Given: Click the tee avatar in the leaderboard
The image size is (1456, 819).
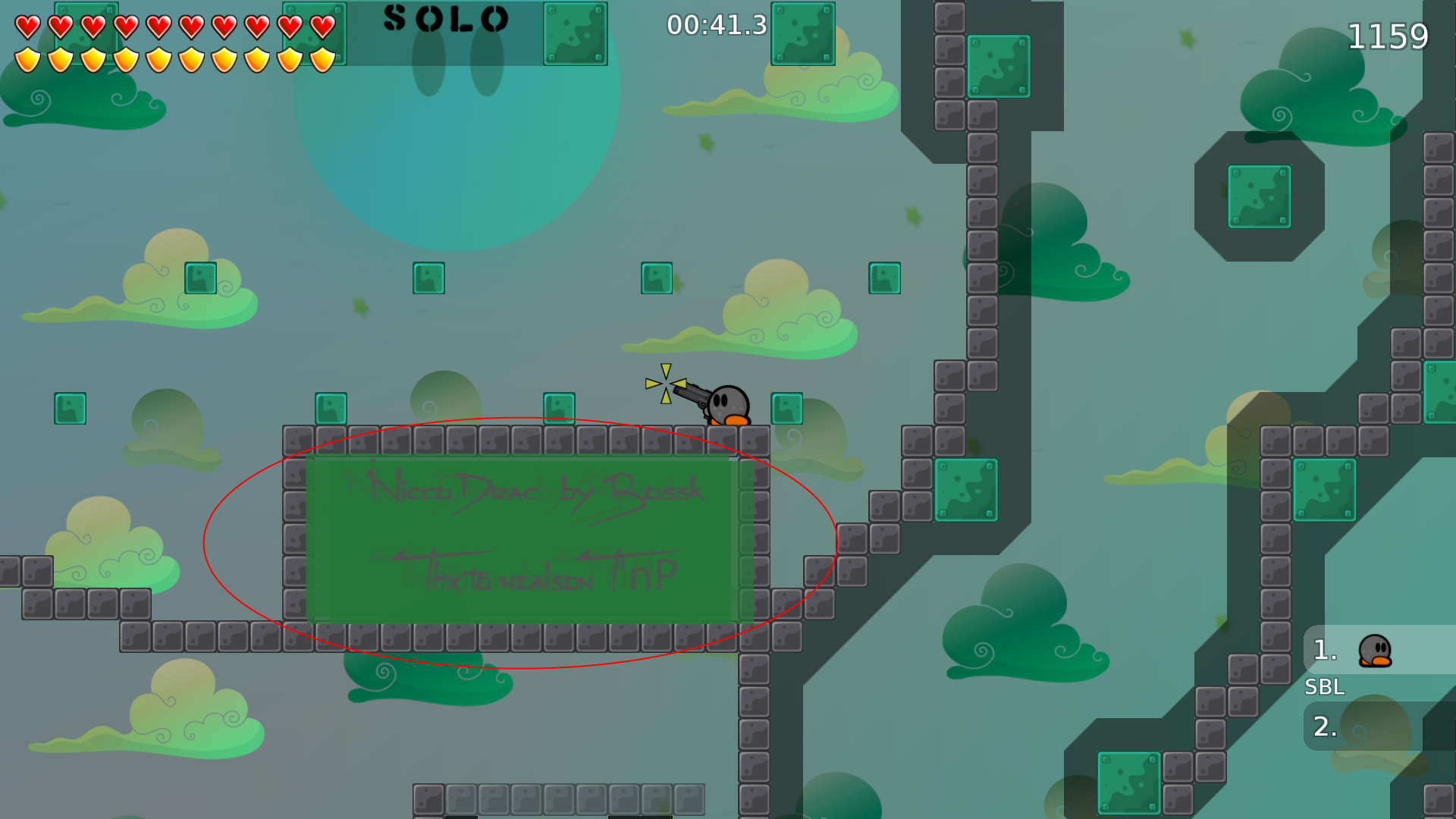Looking at the screenshot, I should pyautogui.click(x=1374, y=652).
